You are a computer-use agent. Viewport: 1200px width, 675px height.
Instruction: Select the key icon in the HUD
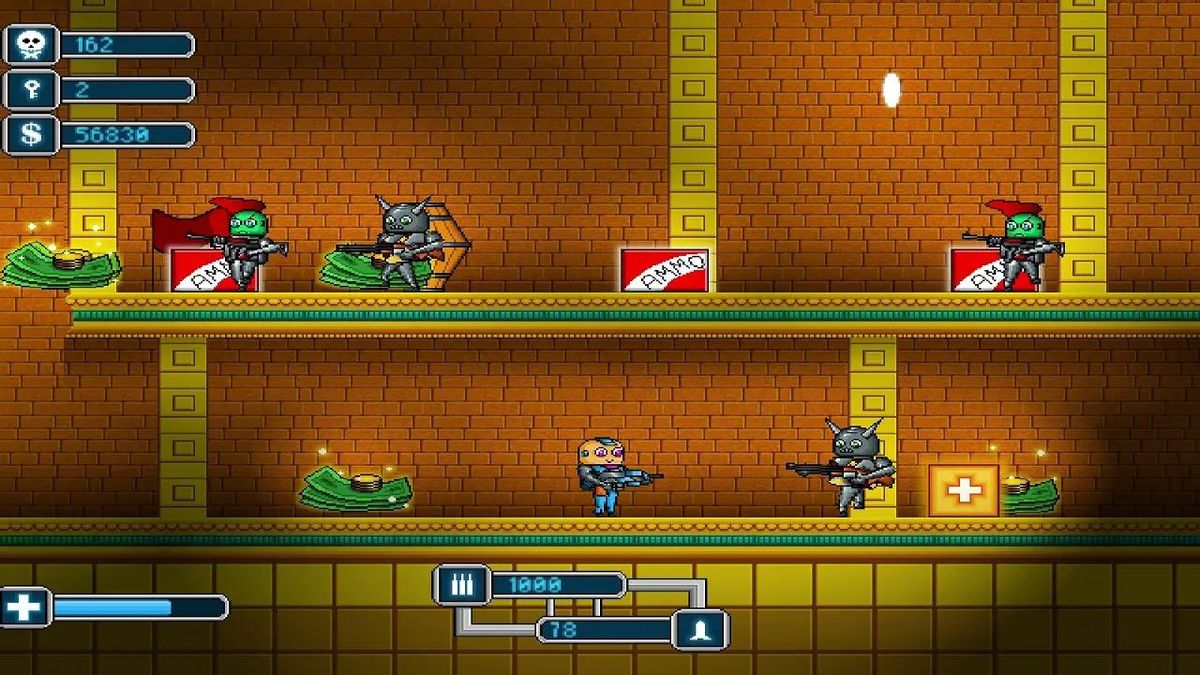point(31,90)
